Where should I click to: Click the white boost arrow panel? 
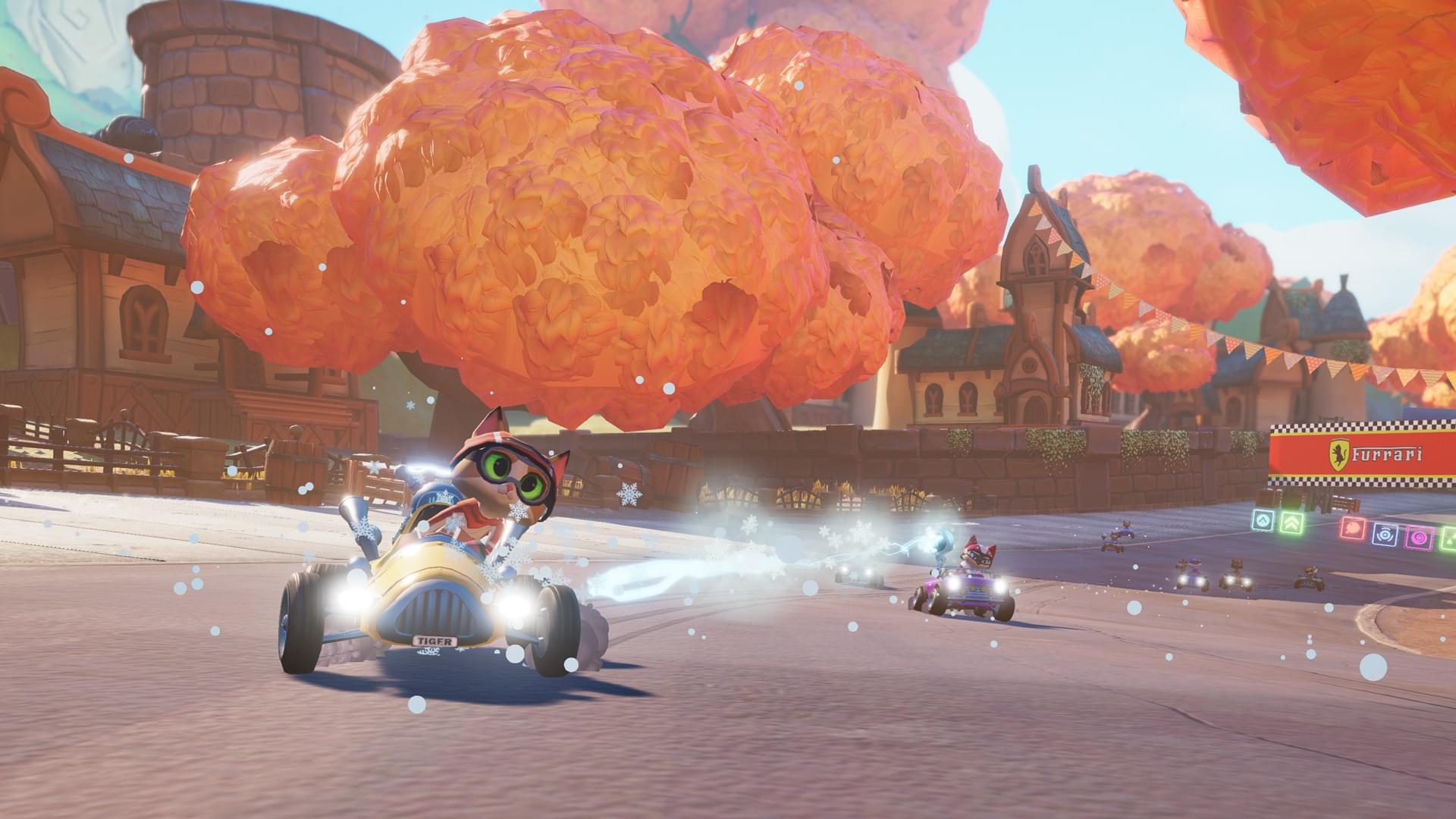coord(1264,519)
